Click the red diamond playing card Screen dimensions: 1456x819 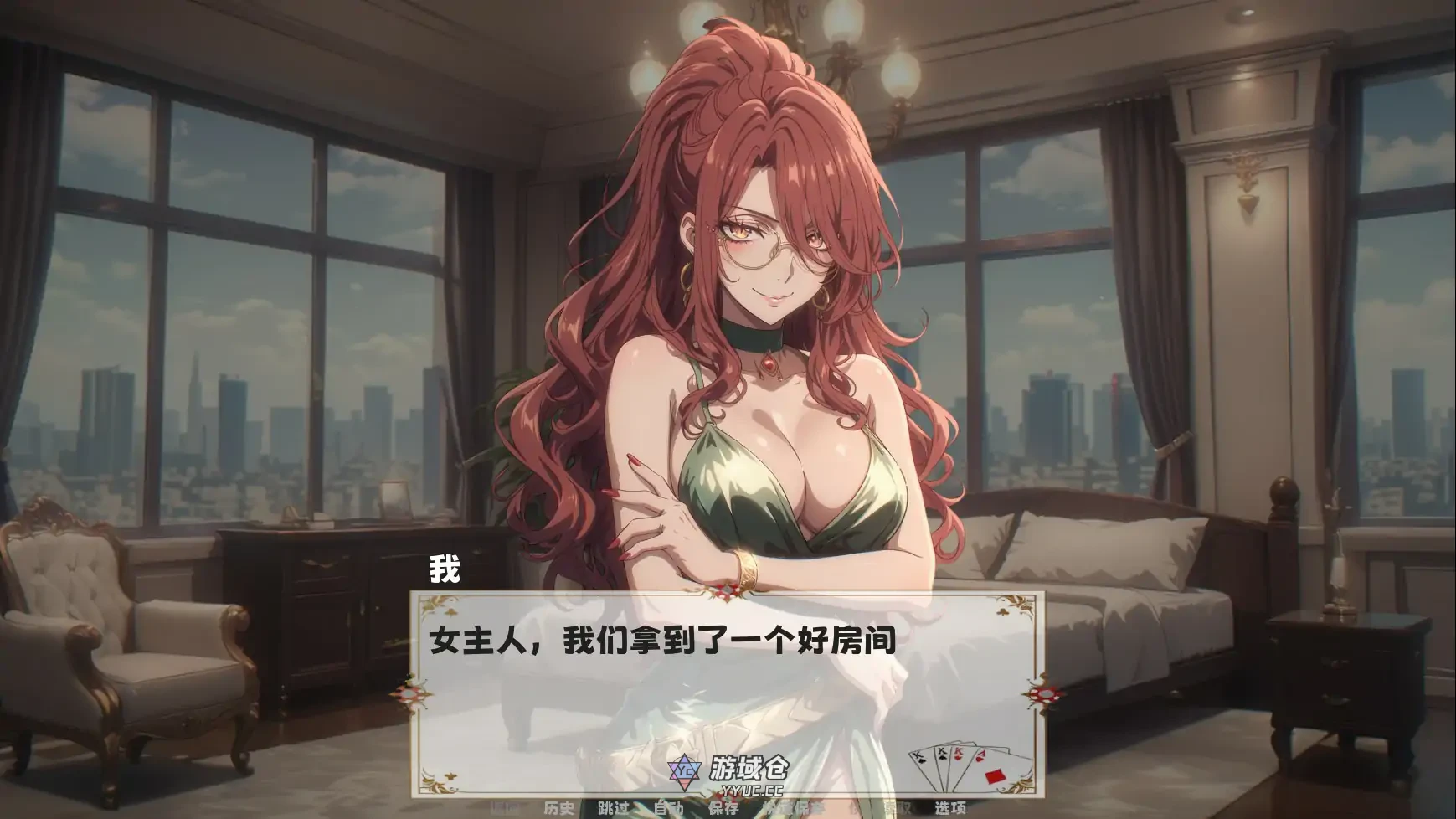(x=996, y=777)
